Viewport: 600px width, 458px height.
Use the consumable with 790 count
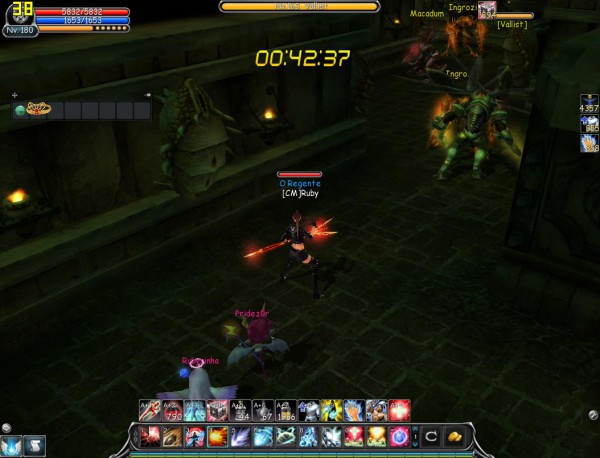click(x=172, y=409)
